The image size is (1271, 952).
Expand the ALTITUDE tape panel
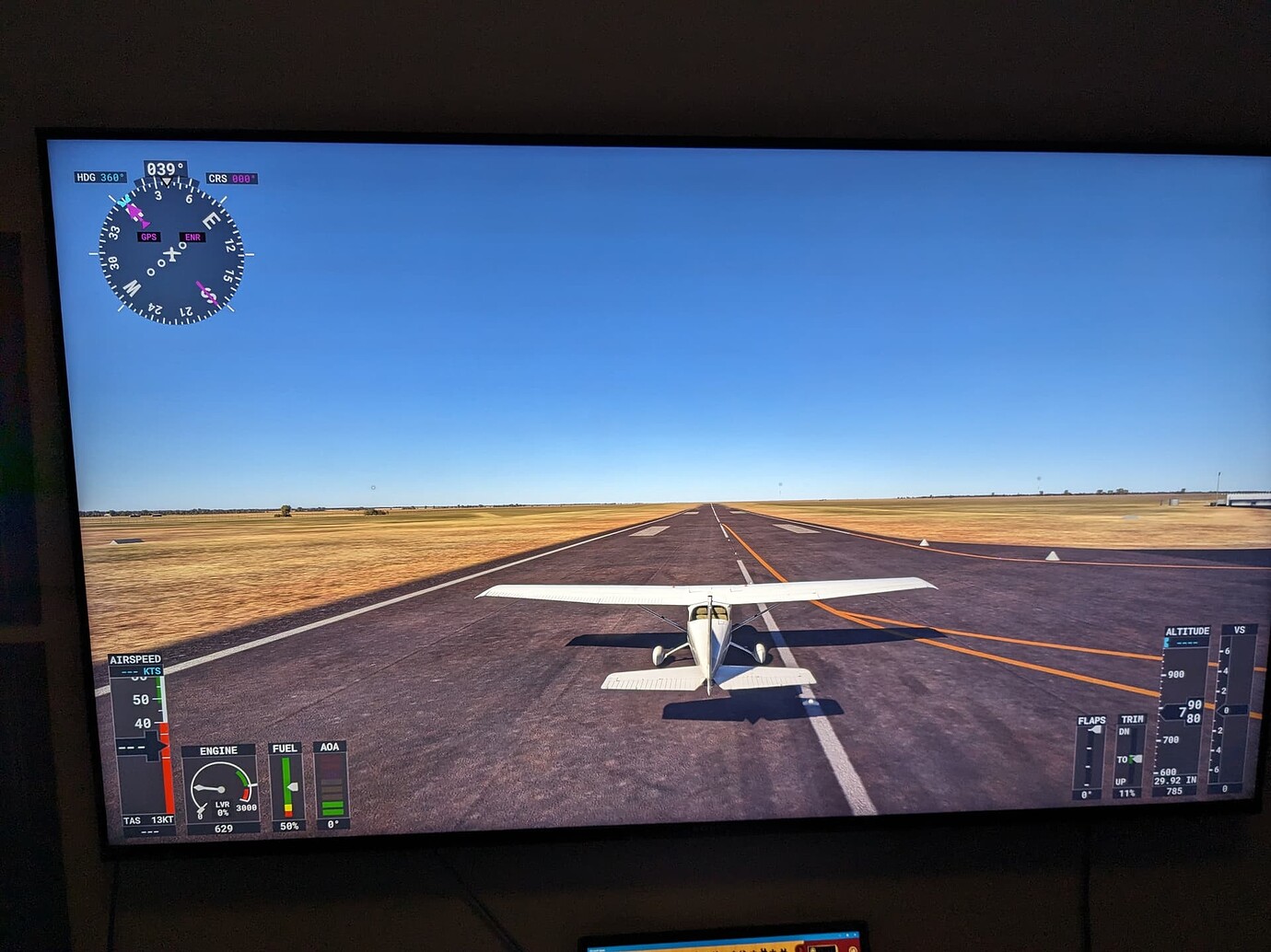coord(1188,630)
